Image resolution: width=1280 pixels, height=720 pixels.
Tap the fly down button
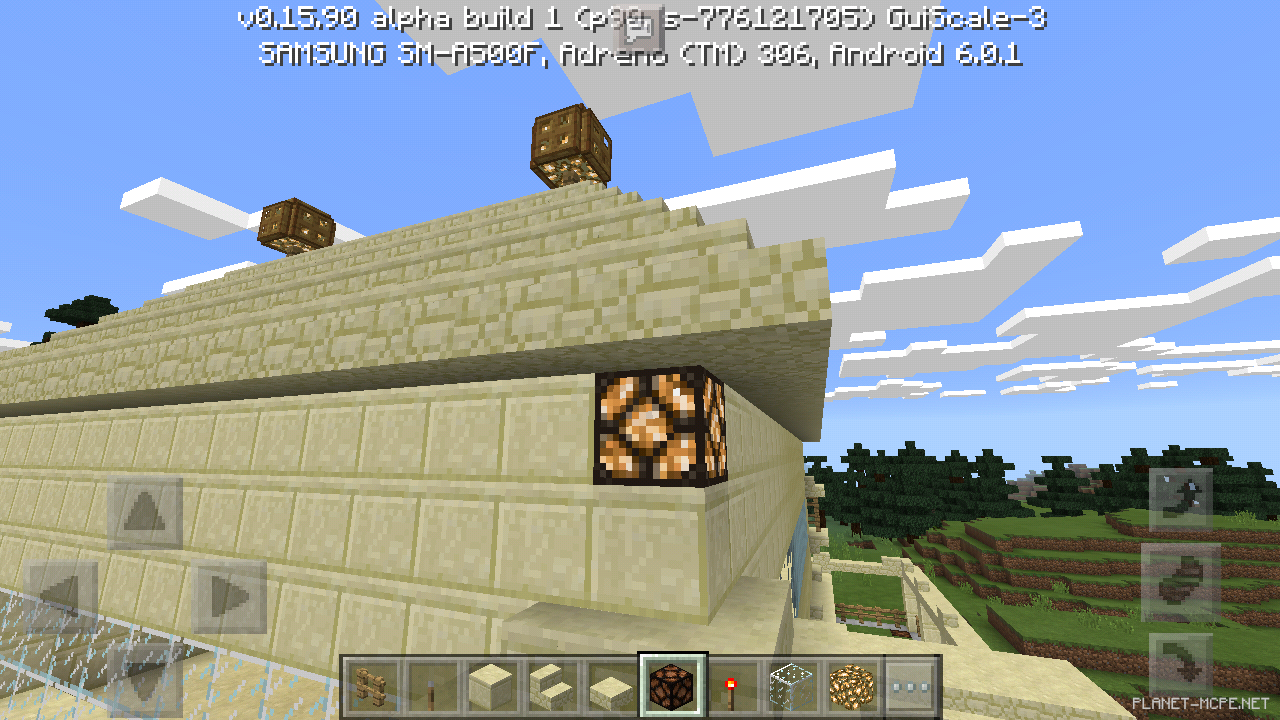tap(1181, 665)
